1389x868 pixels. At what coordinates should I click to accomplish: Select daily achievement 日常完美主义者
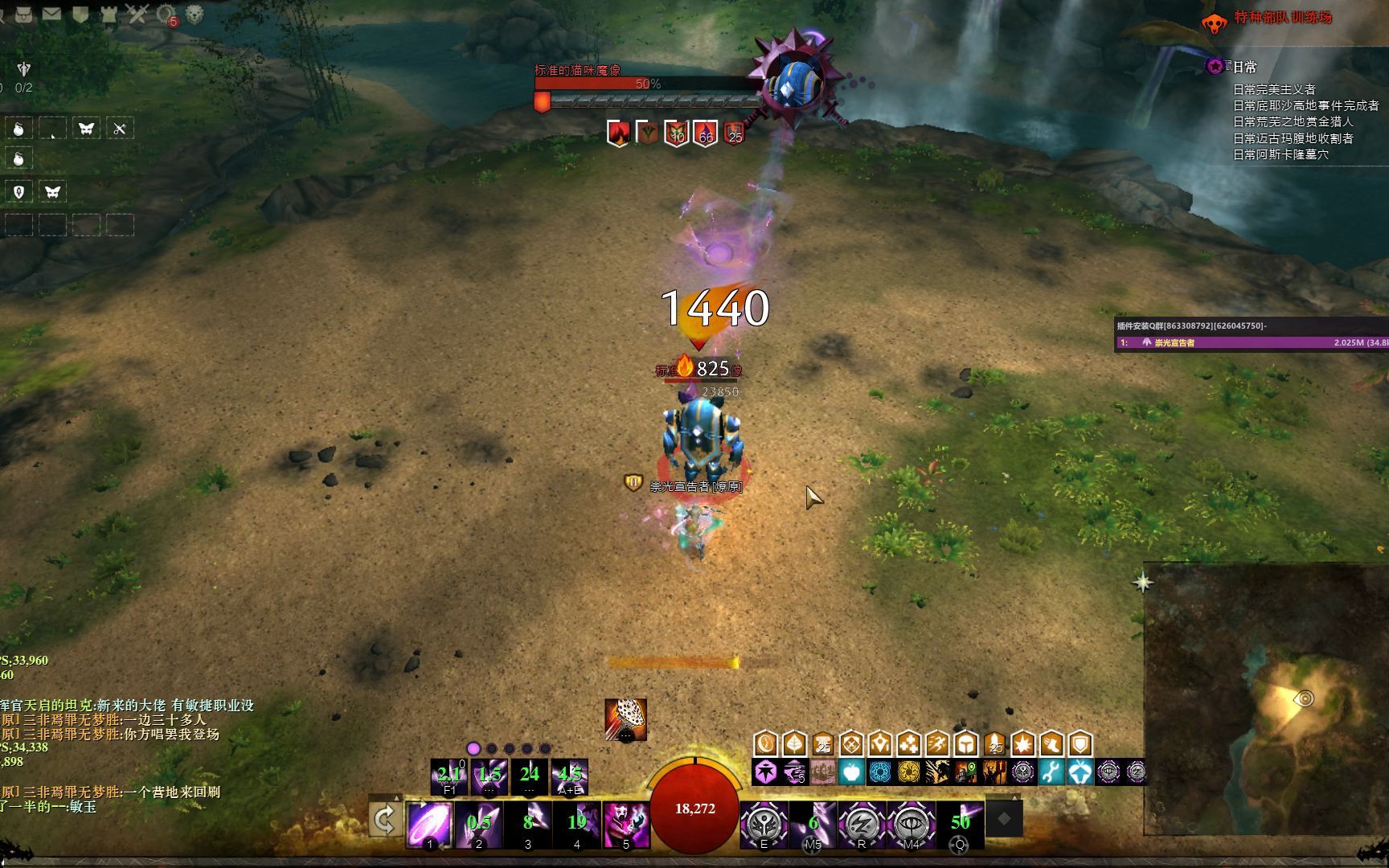tap(1274, 89)
